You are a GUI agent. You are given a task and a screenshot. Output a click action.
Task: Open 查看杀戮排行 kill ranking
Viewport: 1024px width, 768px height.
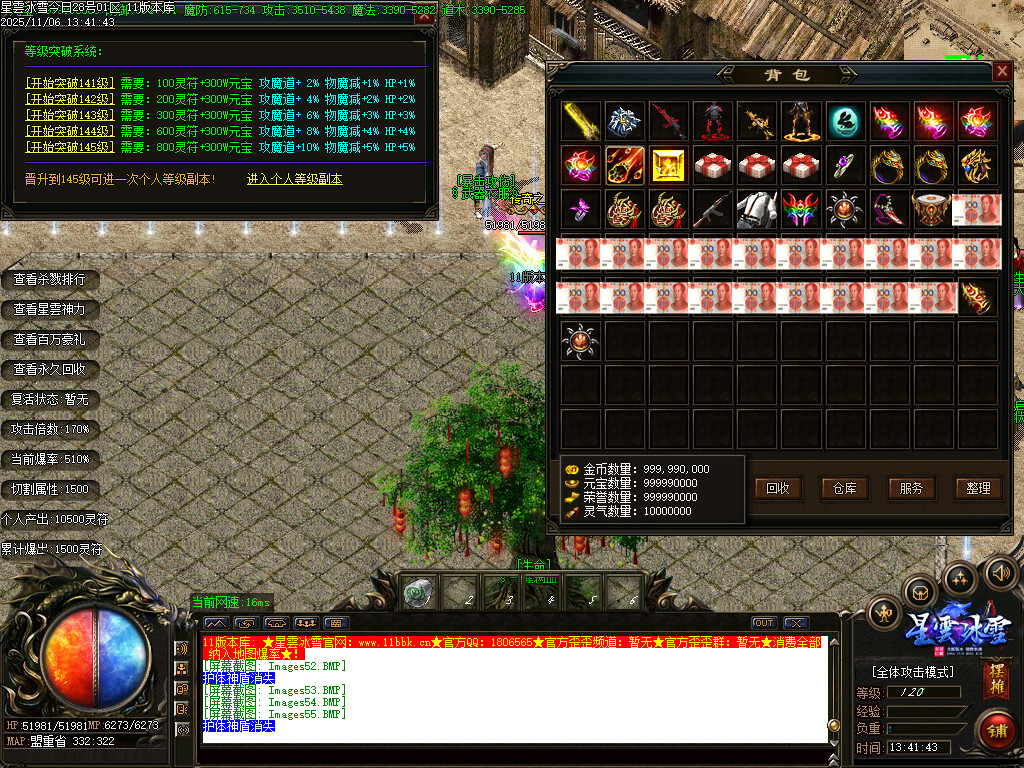click(49, 279)
